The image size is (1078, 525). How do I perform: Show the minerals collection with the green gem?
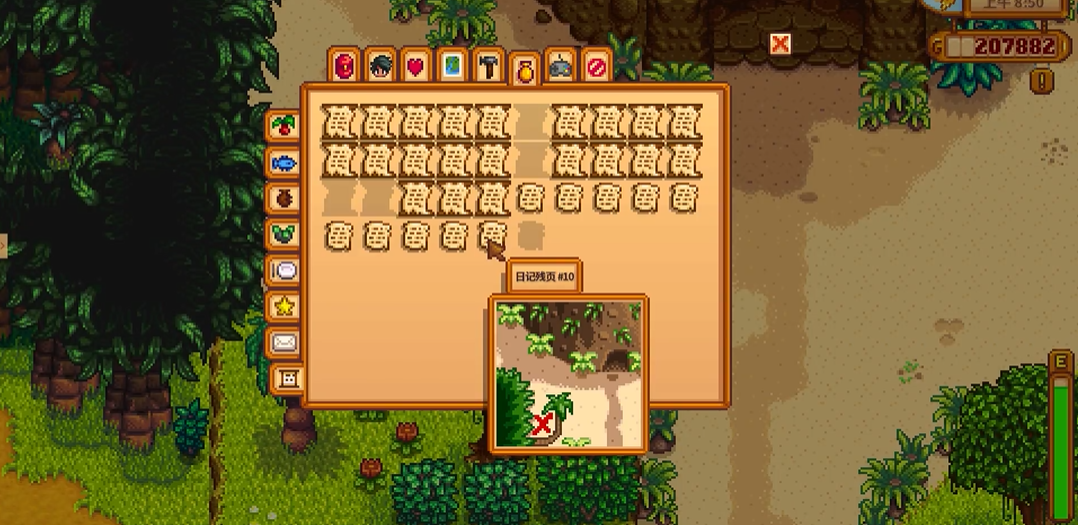tap(284, 233)
